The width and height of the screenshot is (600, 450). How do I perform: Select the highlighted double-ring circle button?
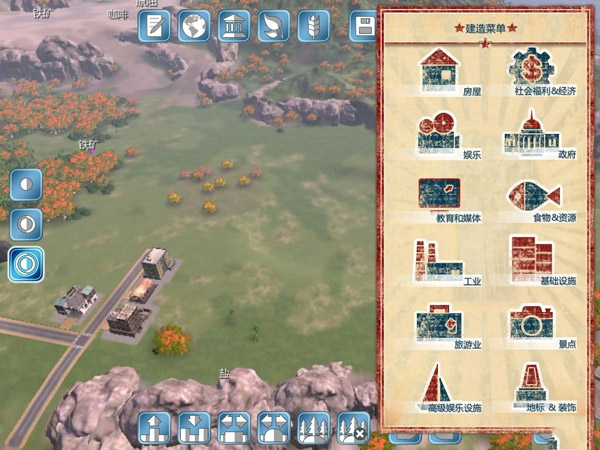tap(26, 264)
